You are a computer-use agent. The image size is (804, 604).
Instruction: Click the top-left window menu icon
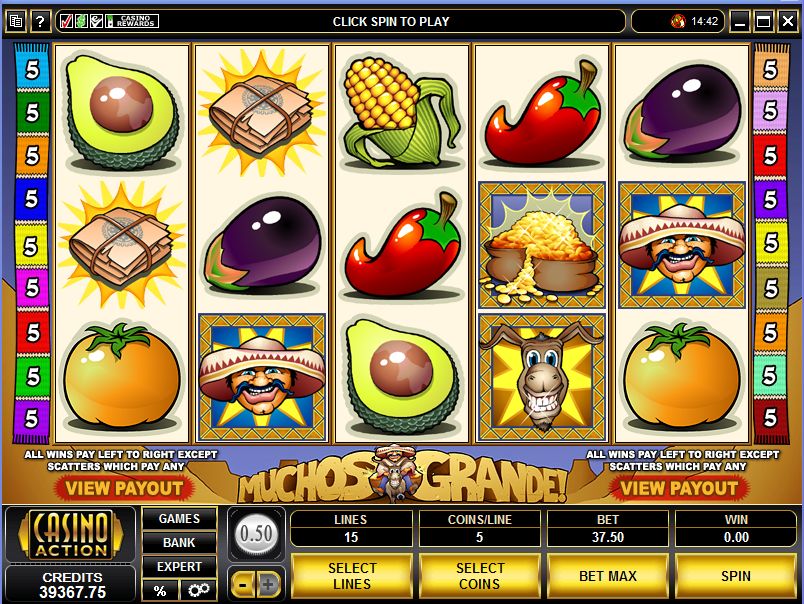[x=15, y=20]
